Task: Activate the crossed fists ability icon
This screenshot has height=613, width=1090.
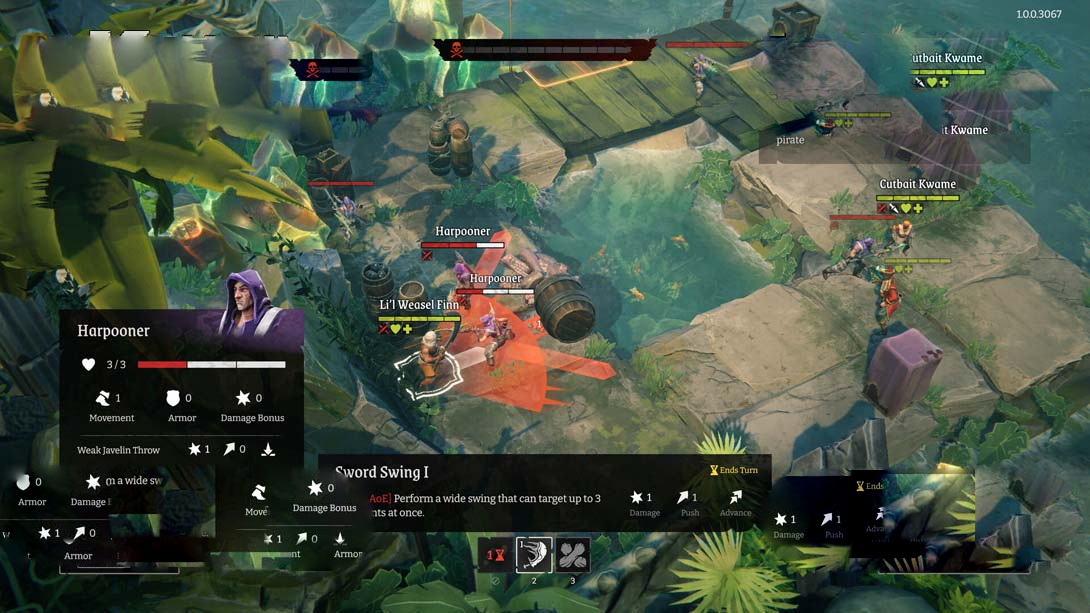Action: click(x=573, y=555)
